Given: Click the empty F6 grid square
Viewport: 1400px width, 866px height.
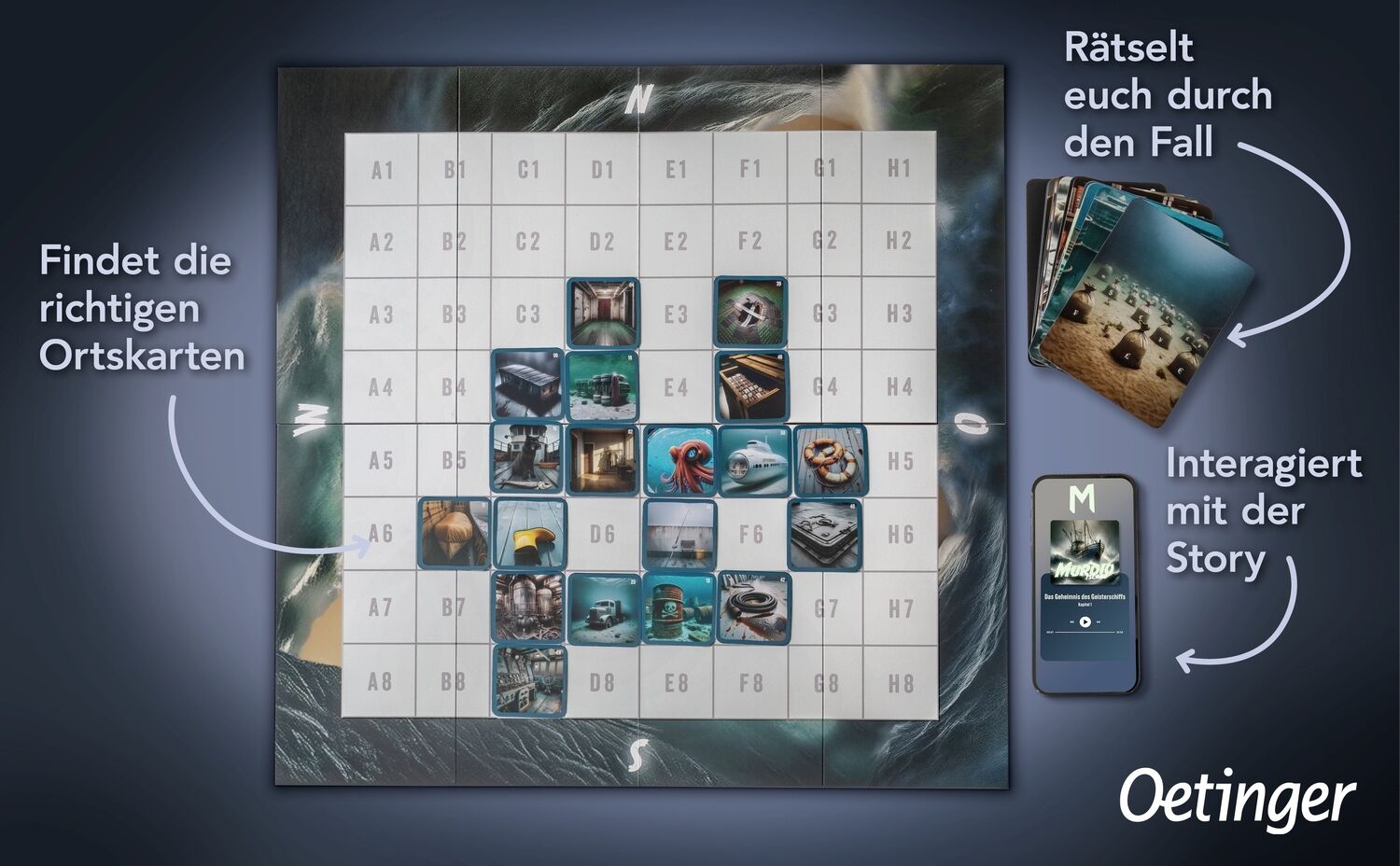Looking at the screenshot, I should [x=751, y=535].
